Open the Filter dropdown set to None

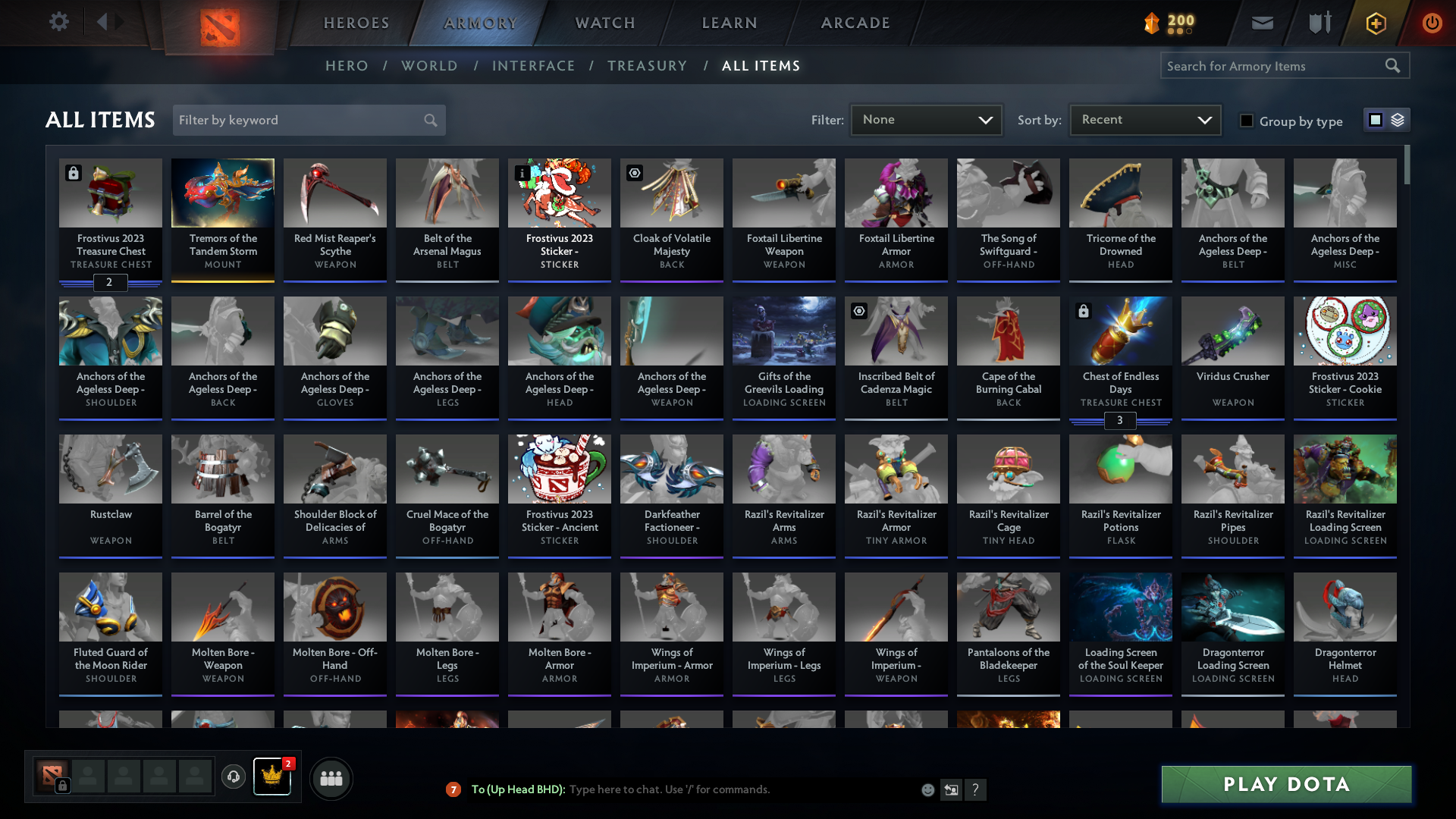(926, 119)
